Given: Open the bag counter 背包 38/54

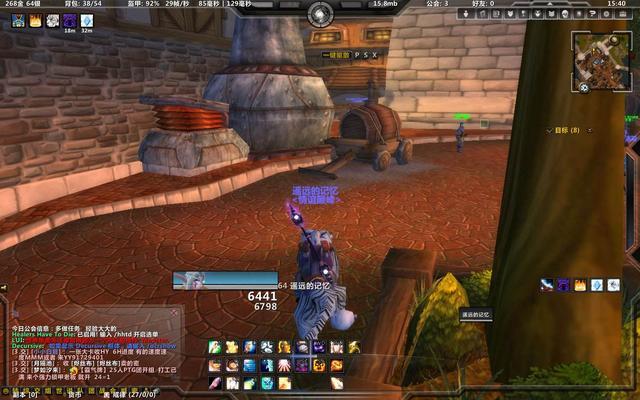Looking at the screenshot, I should coord(84,4).
